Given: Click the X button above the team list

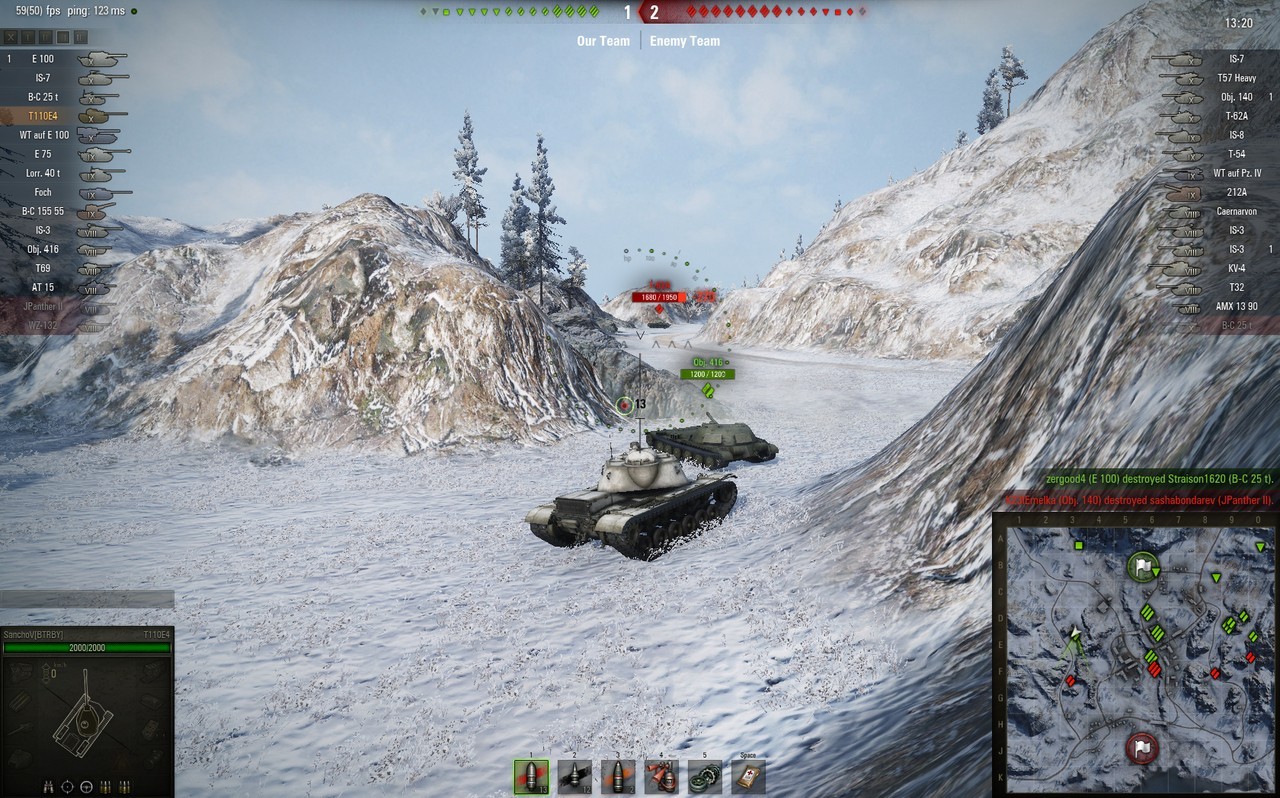Looking at the screenshot, I should pos(11,37).
